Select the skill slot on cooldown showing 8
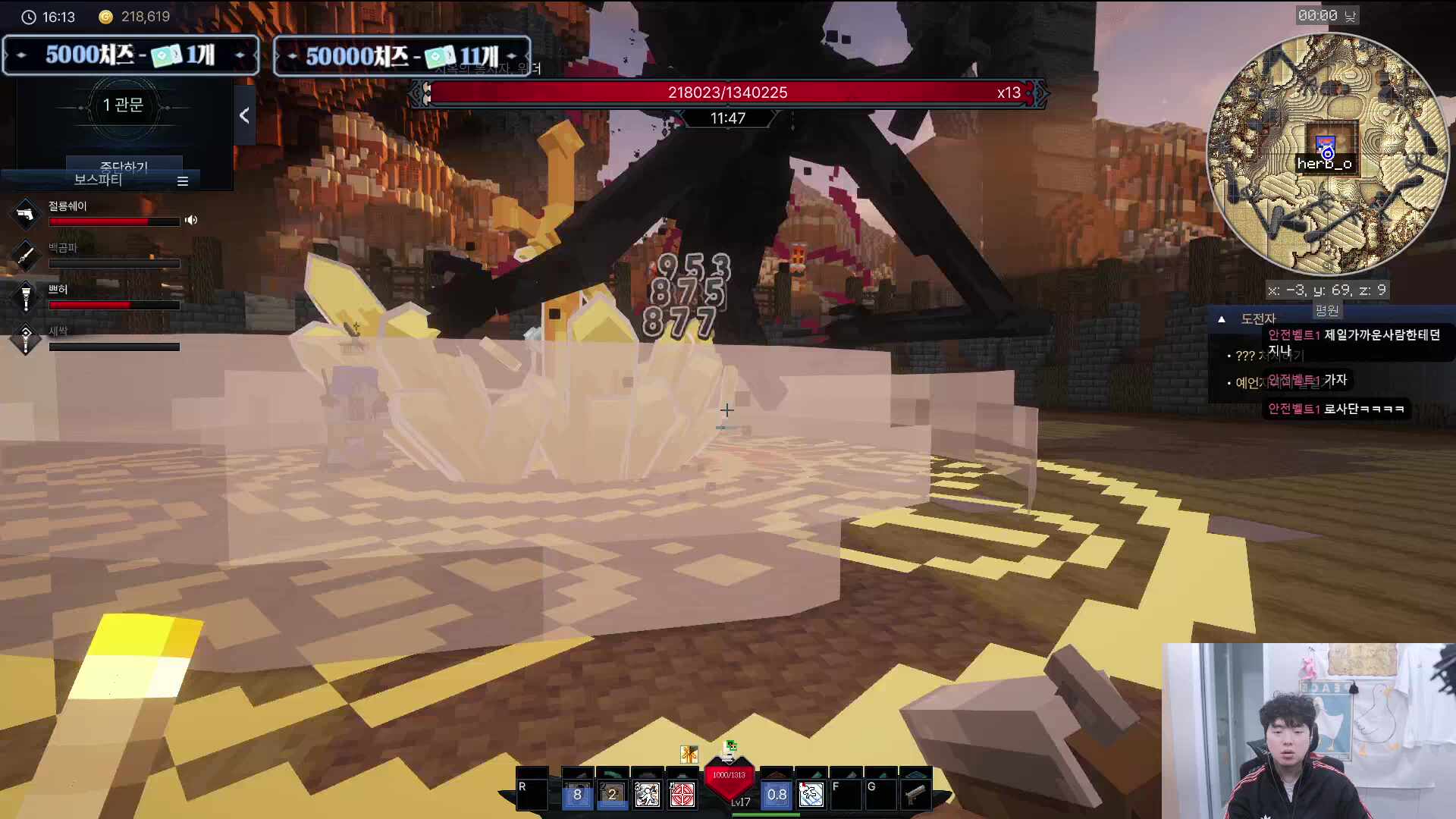Image resolution: width=1456 pixels, height=819 pixels. (577, 795)
